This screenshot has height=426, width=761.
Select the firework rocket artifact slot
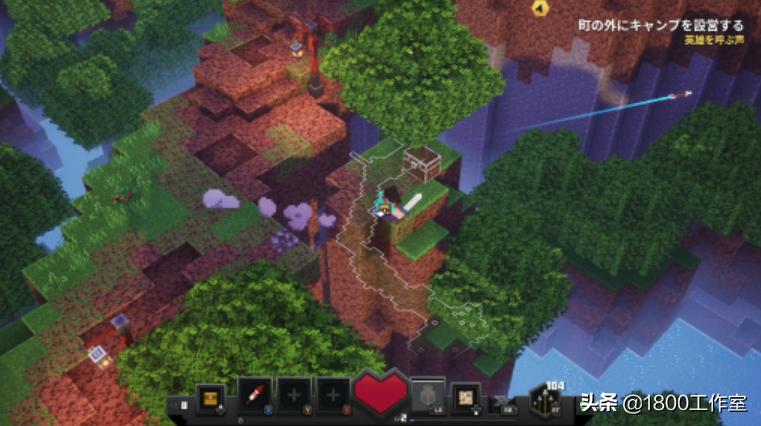[x=254, y=395]
